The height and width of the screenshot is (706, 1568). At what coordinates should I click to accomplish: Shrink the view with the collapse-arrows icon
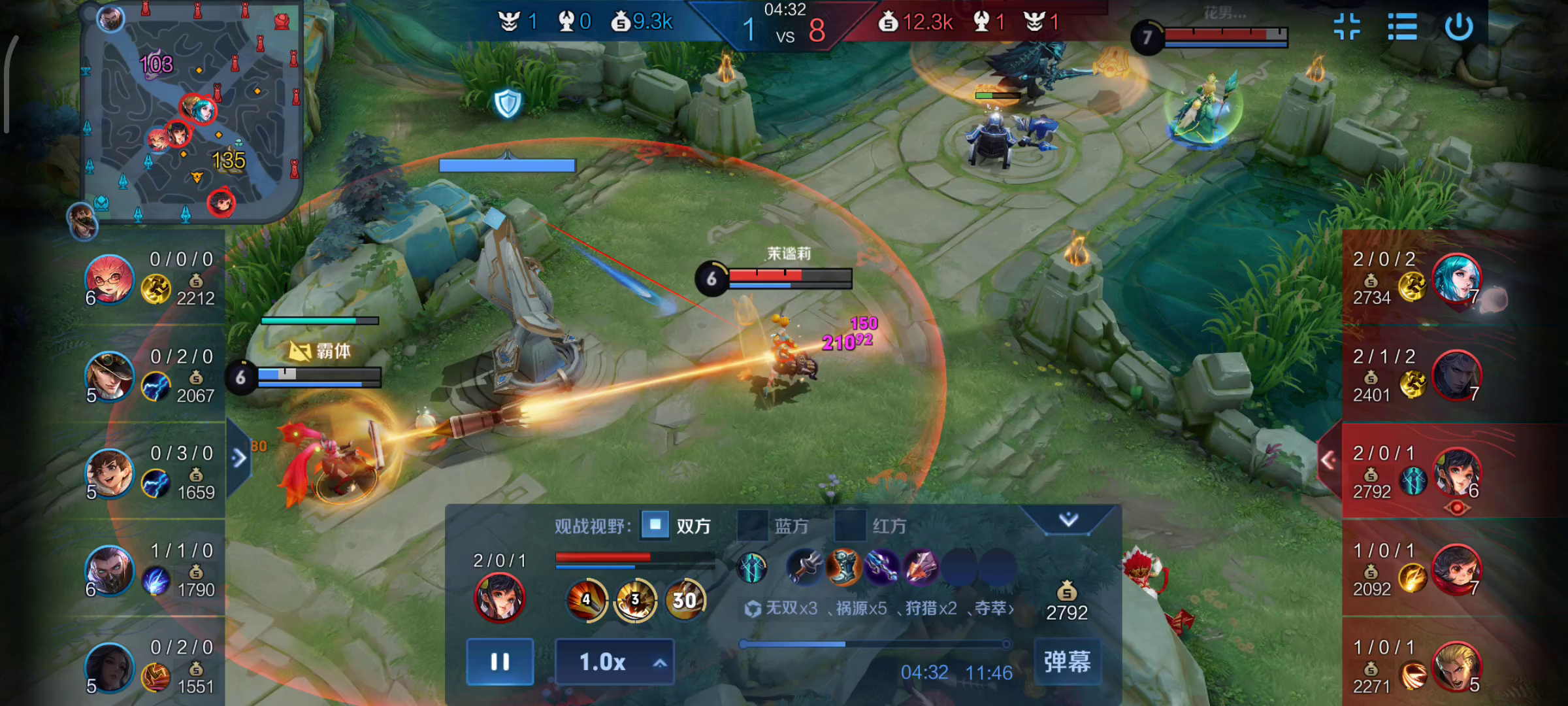(1347, 27)
